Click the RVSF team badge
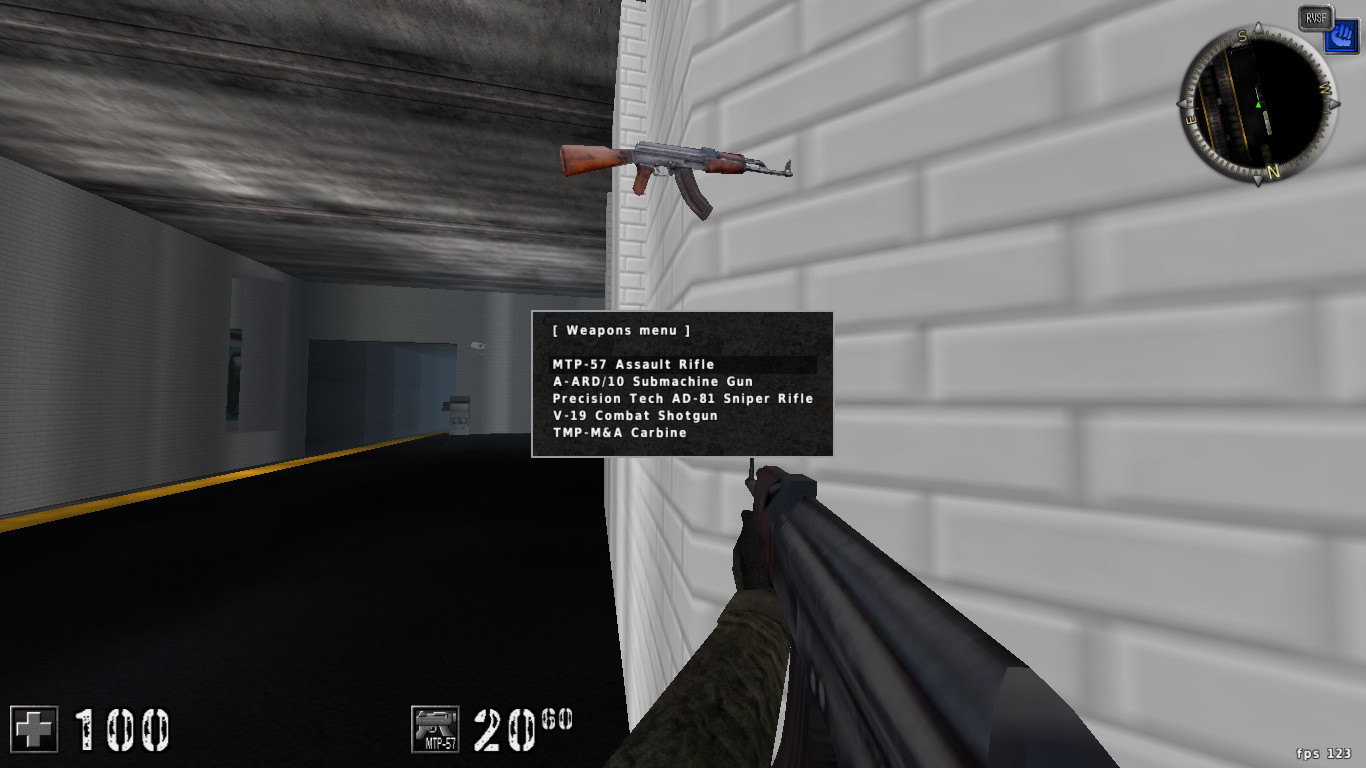The image size is (1366, 768). point(1314,16)
